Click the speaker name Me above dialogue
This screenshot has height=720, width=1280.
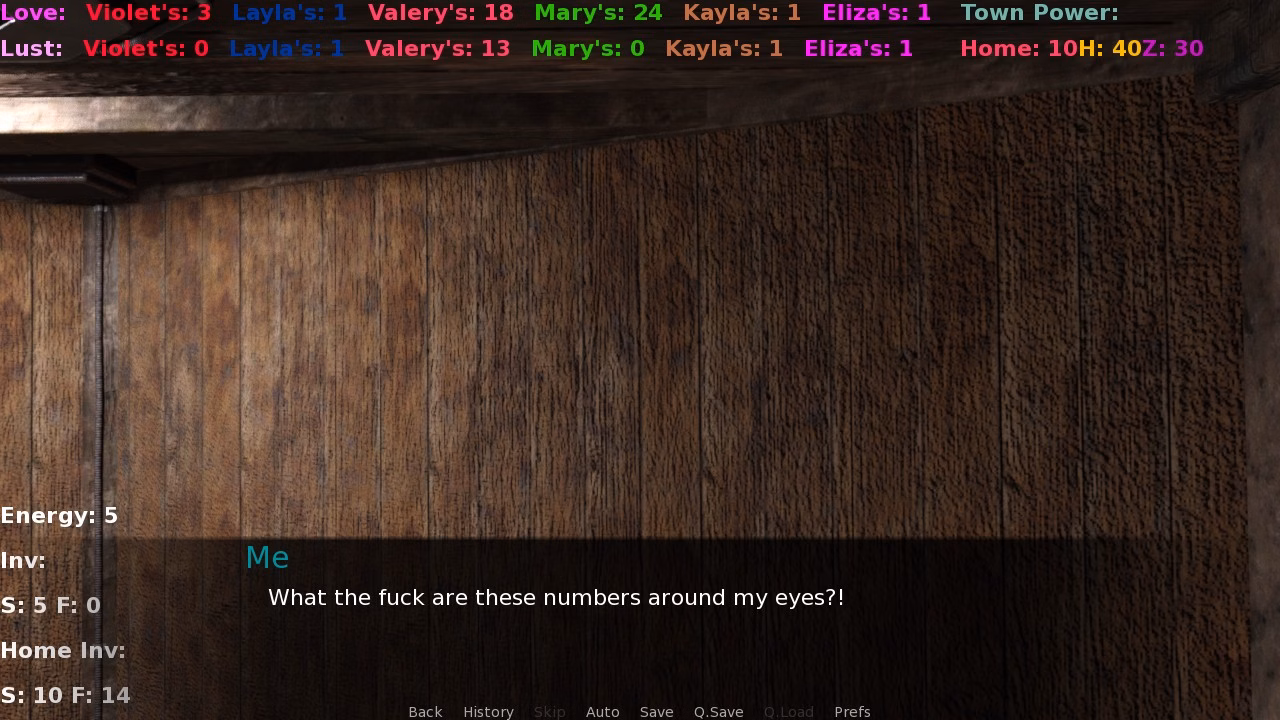[x=267, y=557]
